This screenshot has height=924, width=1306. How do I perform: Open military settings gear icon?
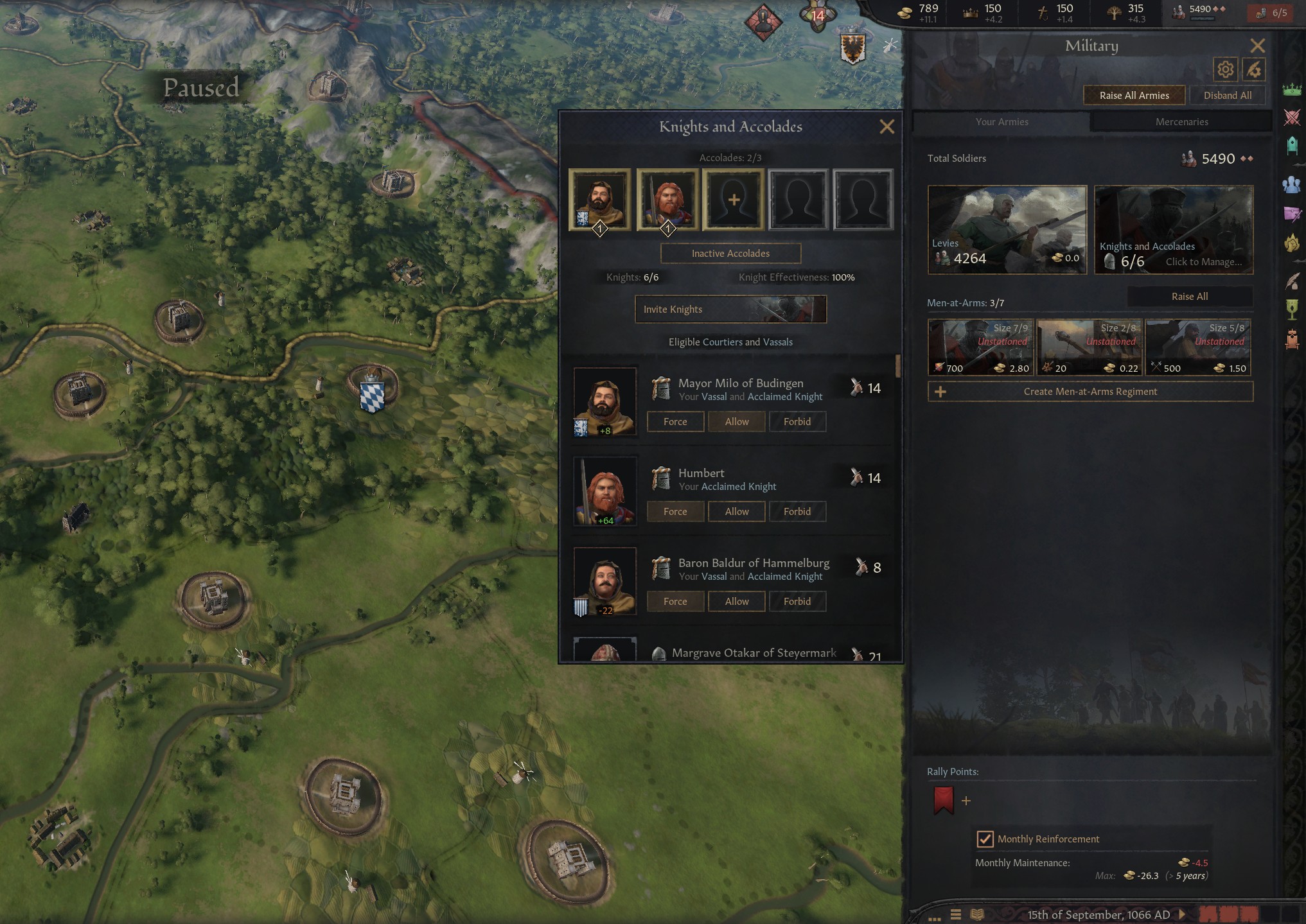1225,69
